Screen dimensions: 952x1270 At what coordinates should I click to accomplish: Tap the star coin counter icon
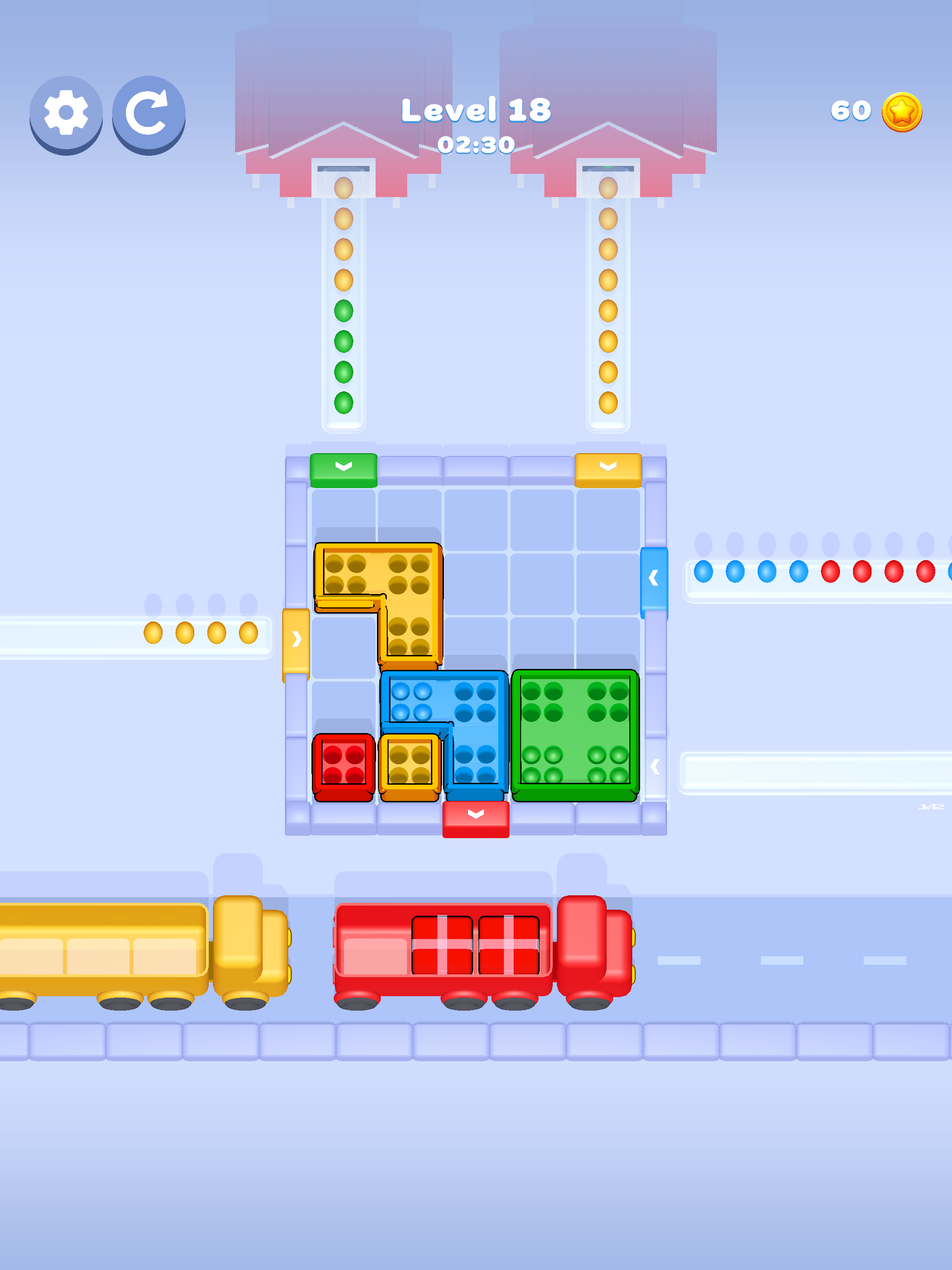click(901, 112)
